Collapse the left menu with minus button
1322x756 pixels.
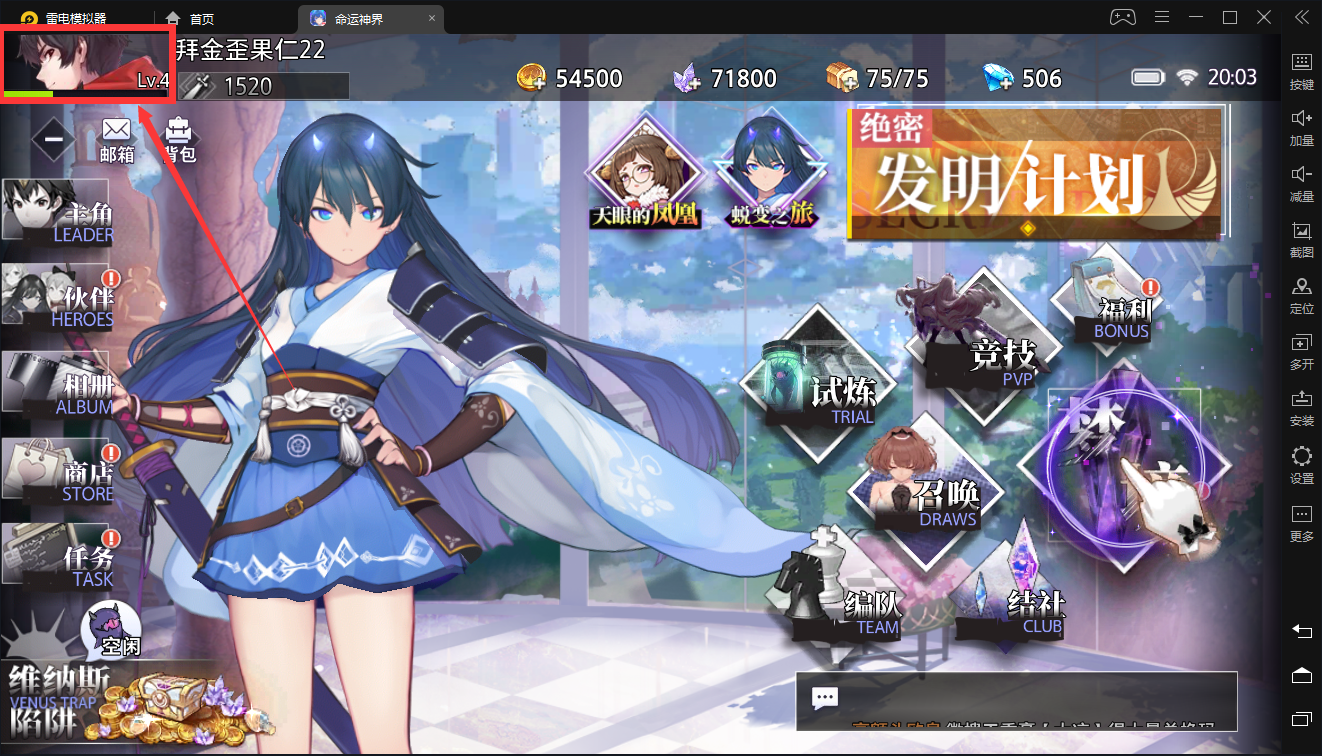[53, 138]
